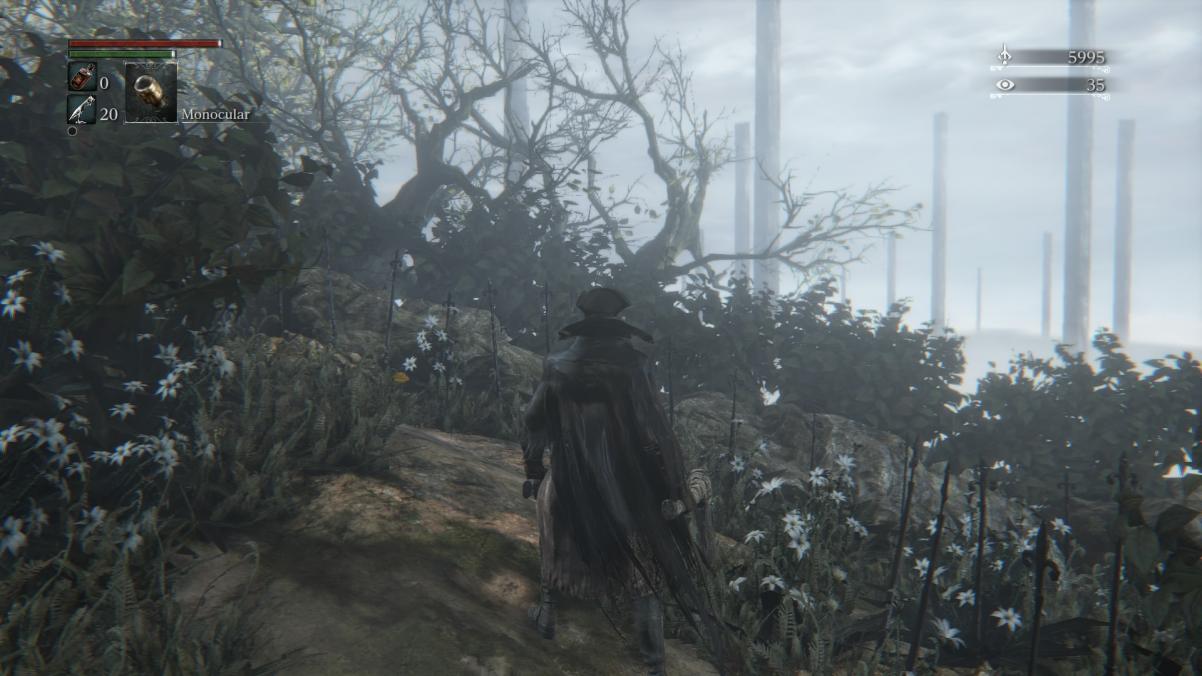This screenshot has height=676, width=1202.
Task: Select the quicksilver bullet icon
Action: tap(82, 110)
